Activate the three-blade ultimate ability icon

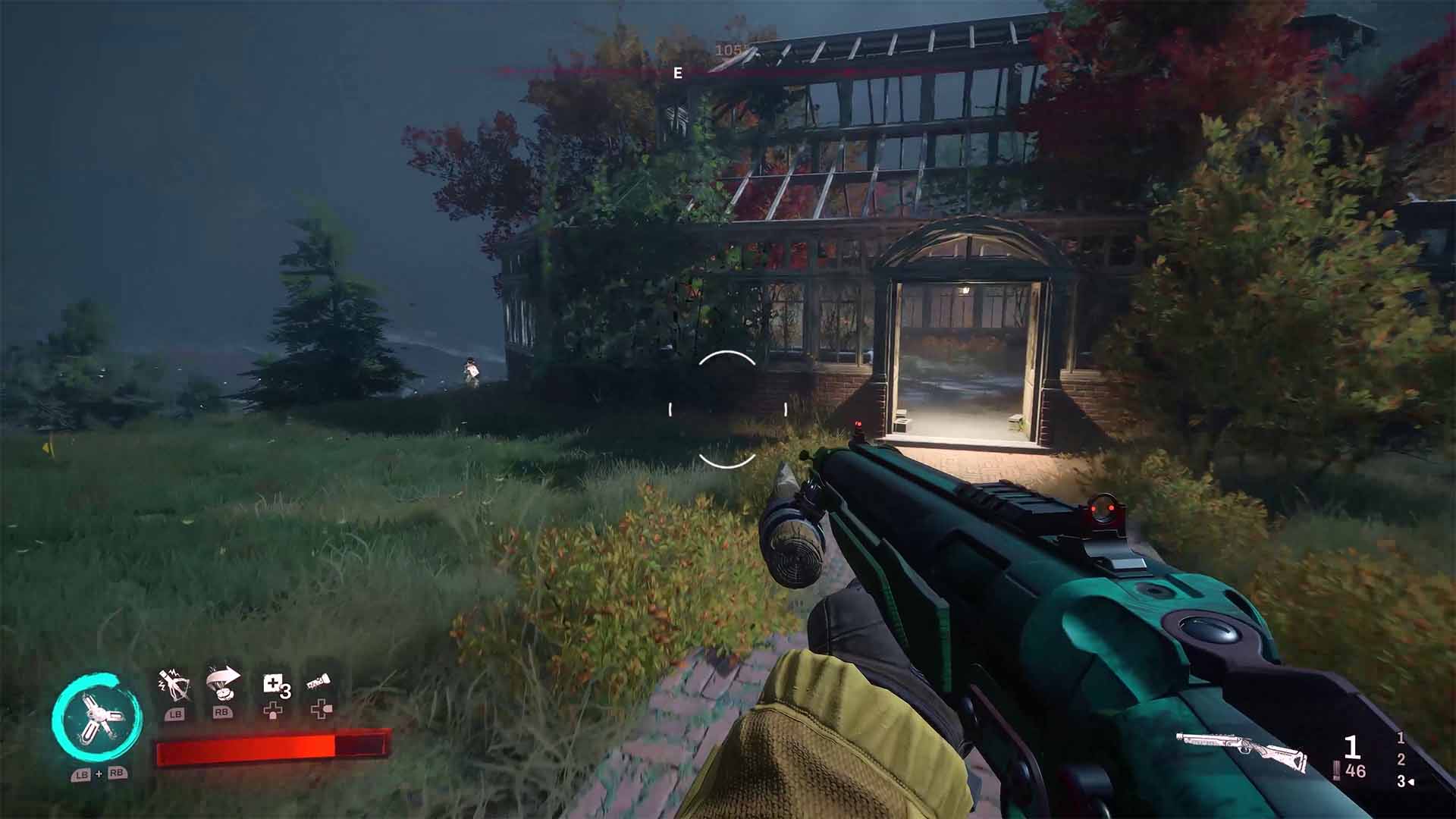[x=96, y=718]
